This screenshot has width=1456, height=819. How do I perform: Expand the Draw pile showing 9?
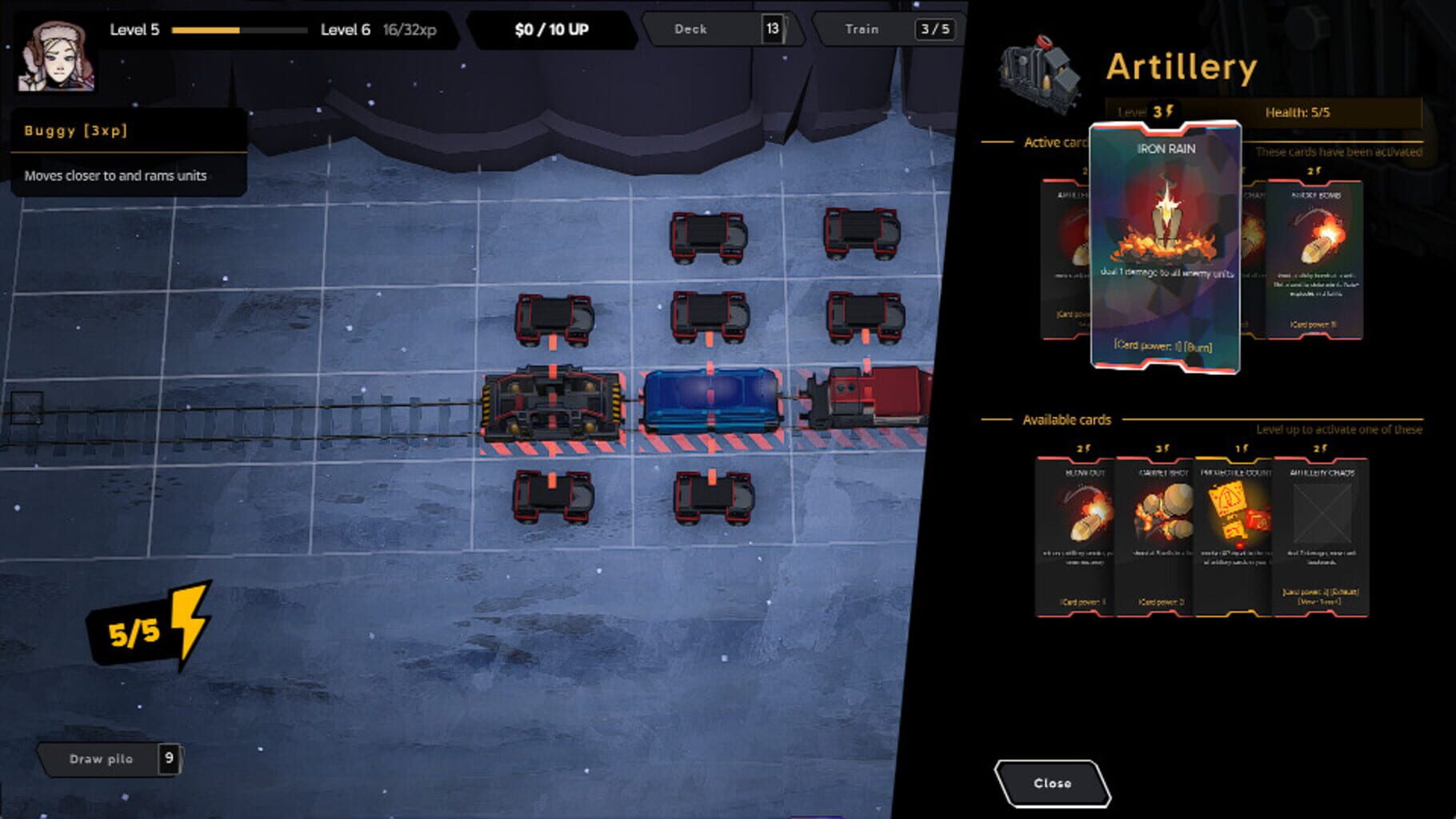[110, 758]
